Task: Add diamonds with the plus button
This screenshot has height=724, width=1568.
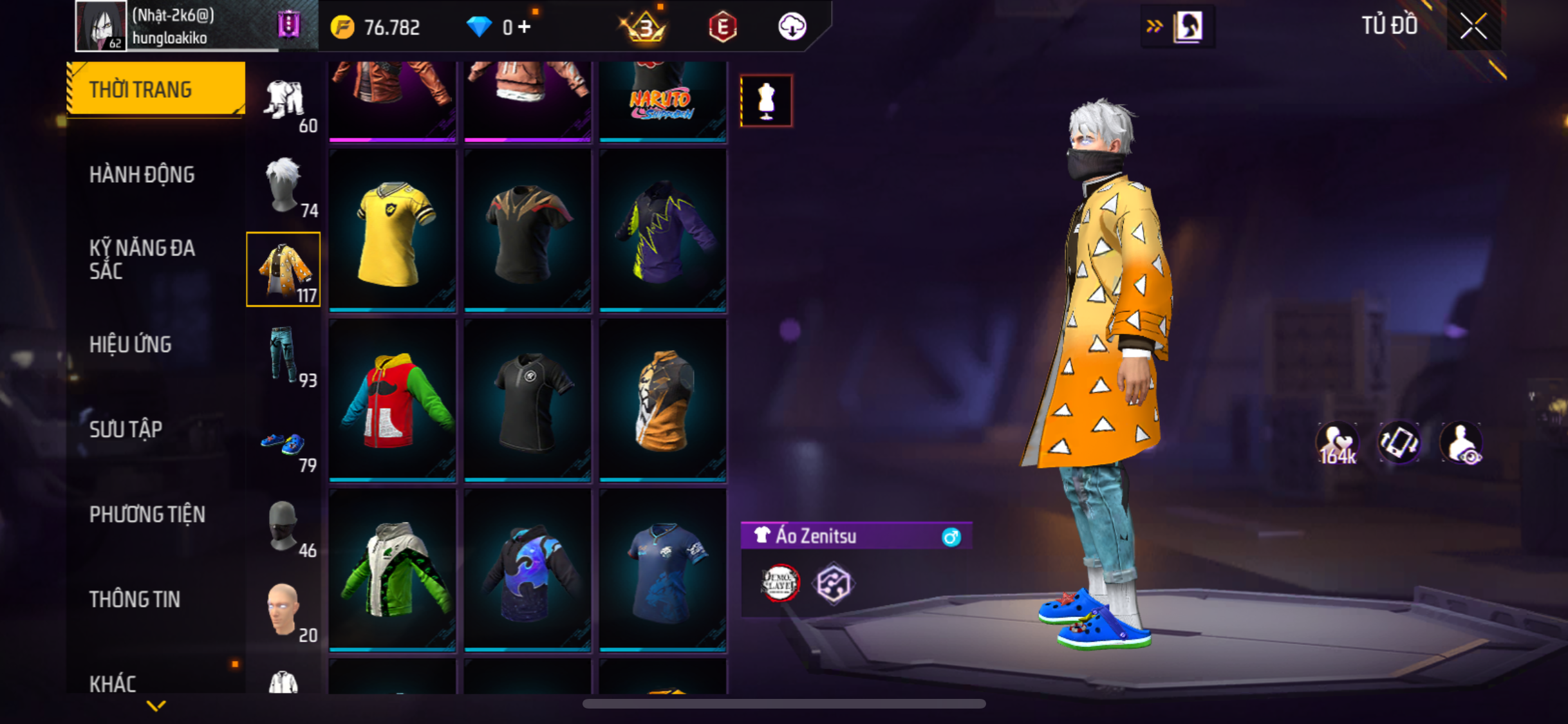Action: tap(525, 27)
